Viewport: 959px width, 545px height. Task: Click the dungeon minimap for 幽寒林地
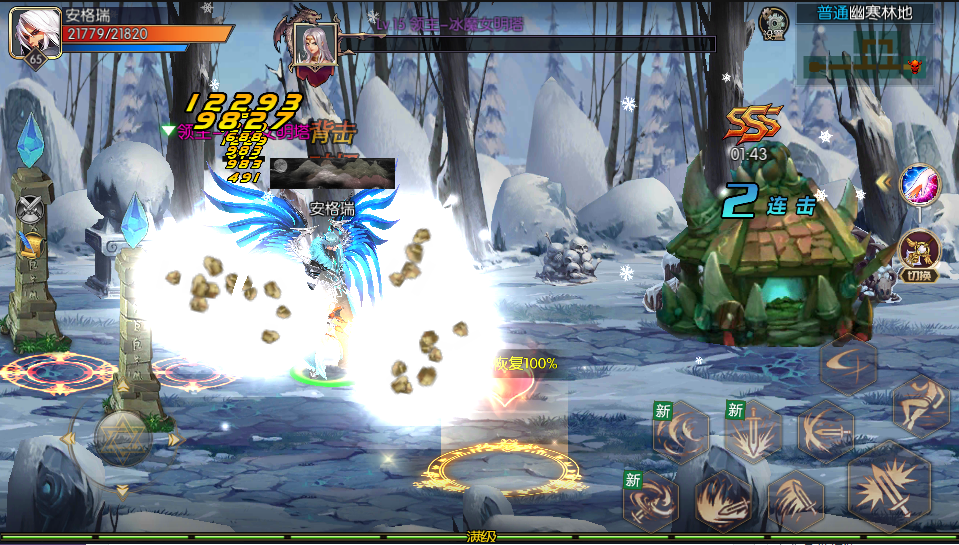(x=865, y=52)
